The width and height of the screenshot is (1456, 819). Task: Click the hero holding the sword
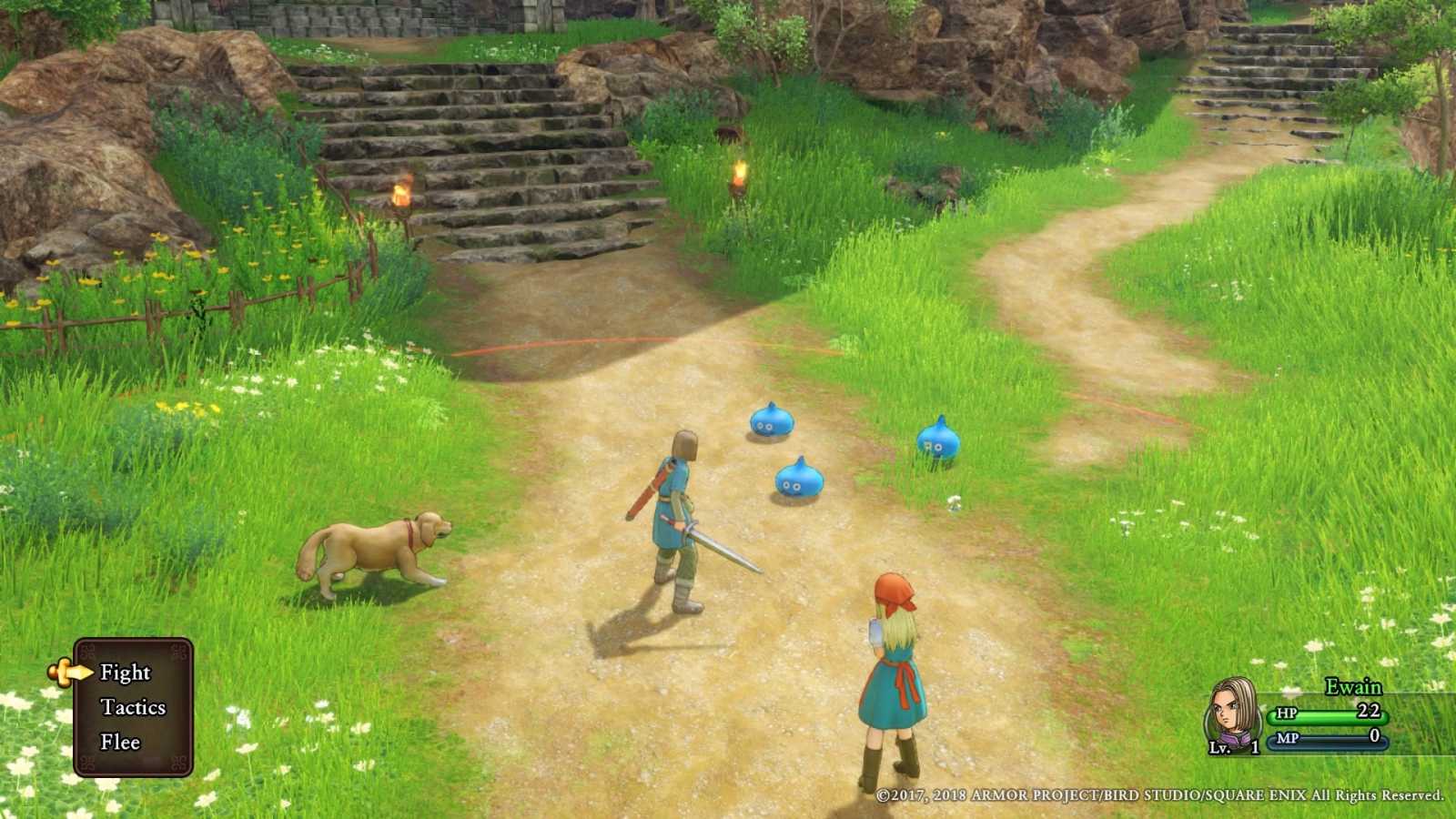click(x=673, y=510)
